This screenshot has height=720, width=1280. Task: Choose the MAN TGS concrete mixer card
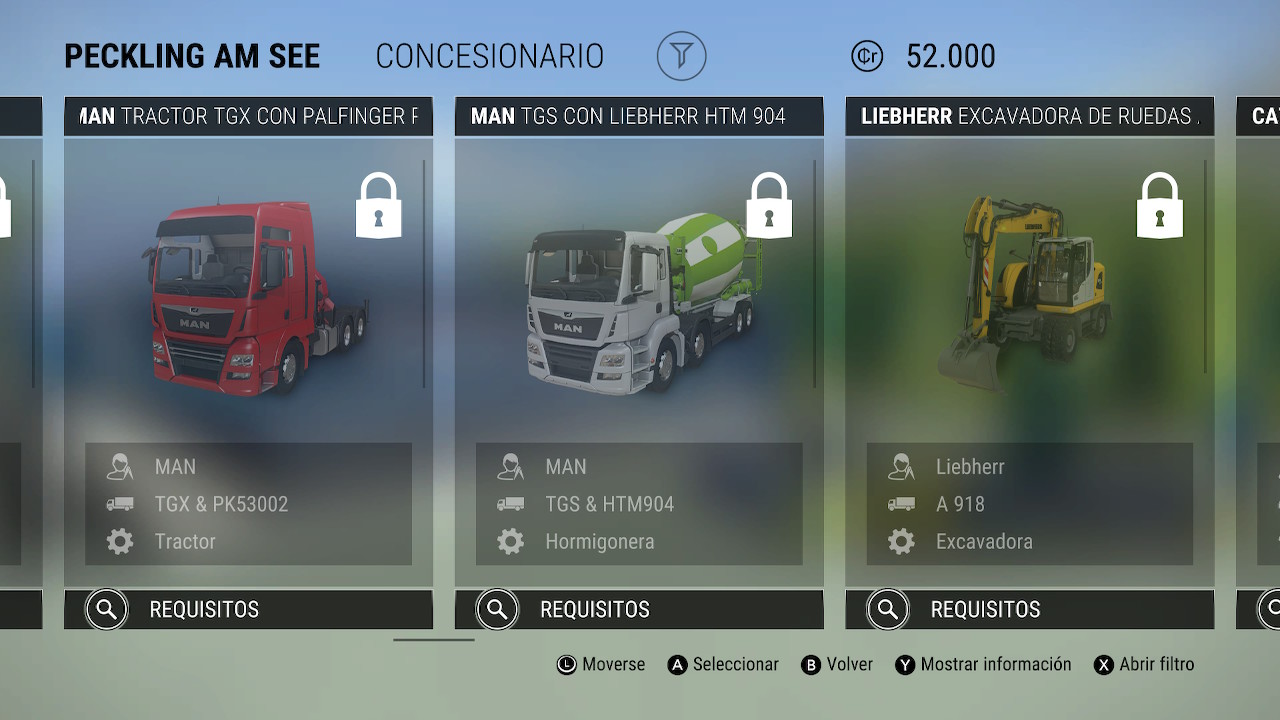point(639,300)
